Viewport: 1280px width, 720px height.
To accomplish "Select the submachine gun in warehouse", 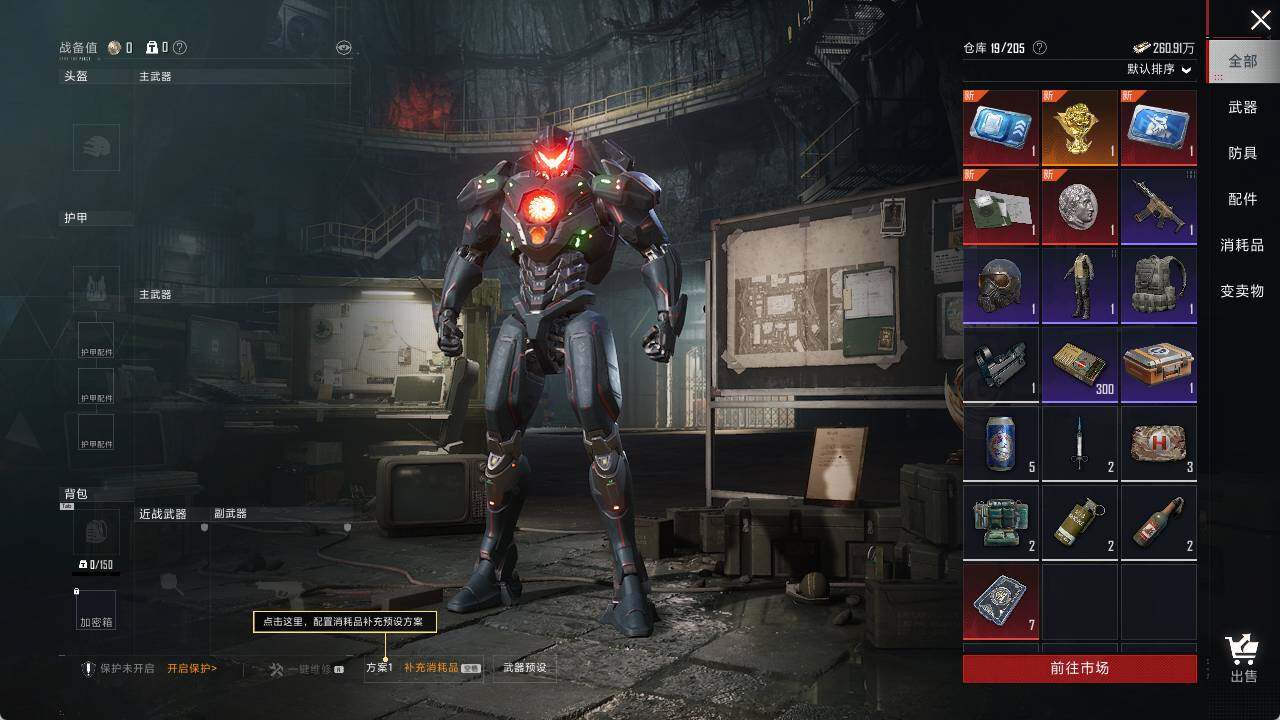I will 1159,206.
